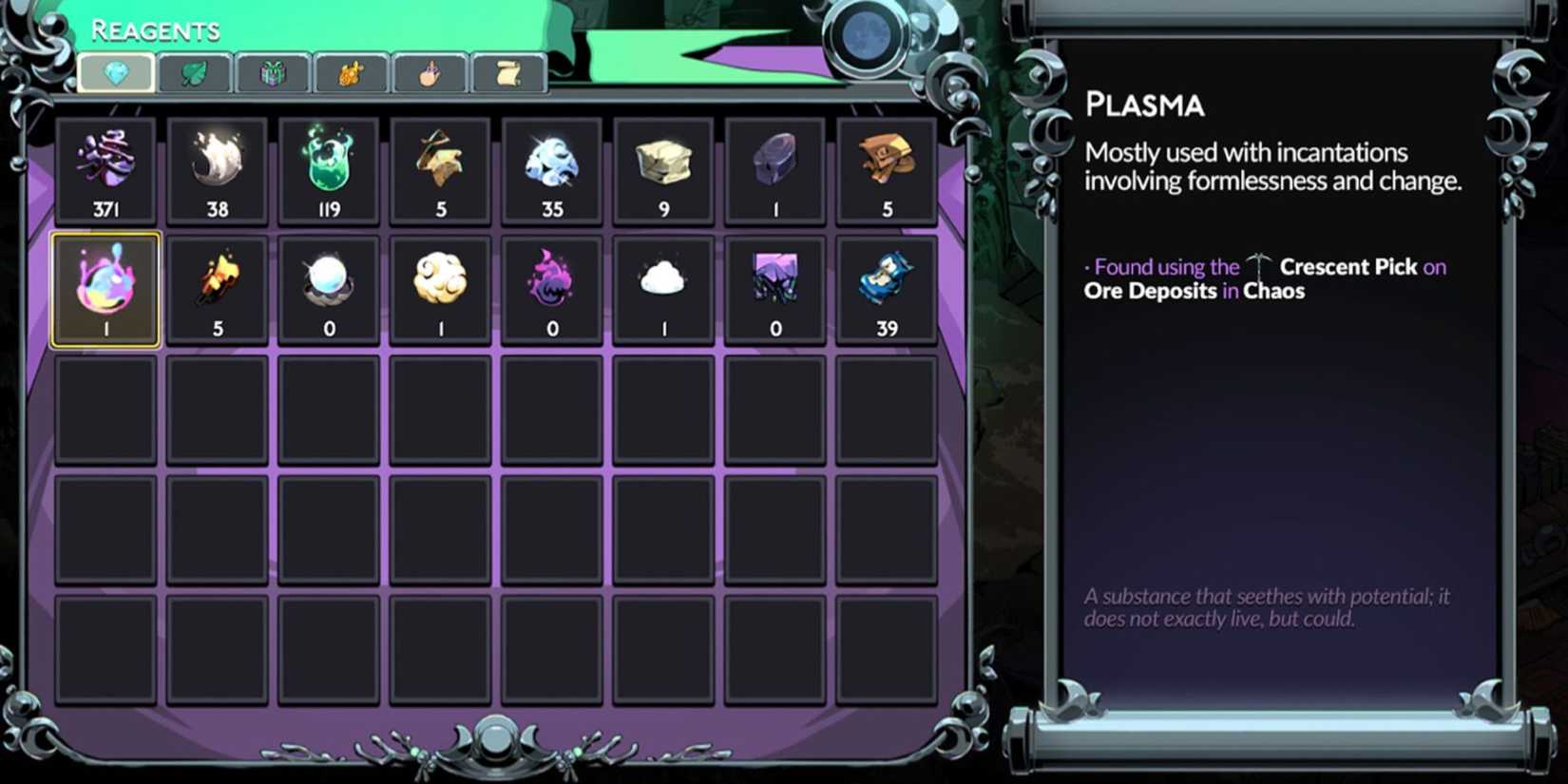Screen dimensions: 1568x784
Task: Click the green Glassrock reagent
Action: (x=329, y=171)
